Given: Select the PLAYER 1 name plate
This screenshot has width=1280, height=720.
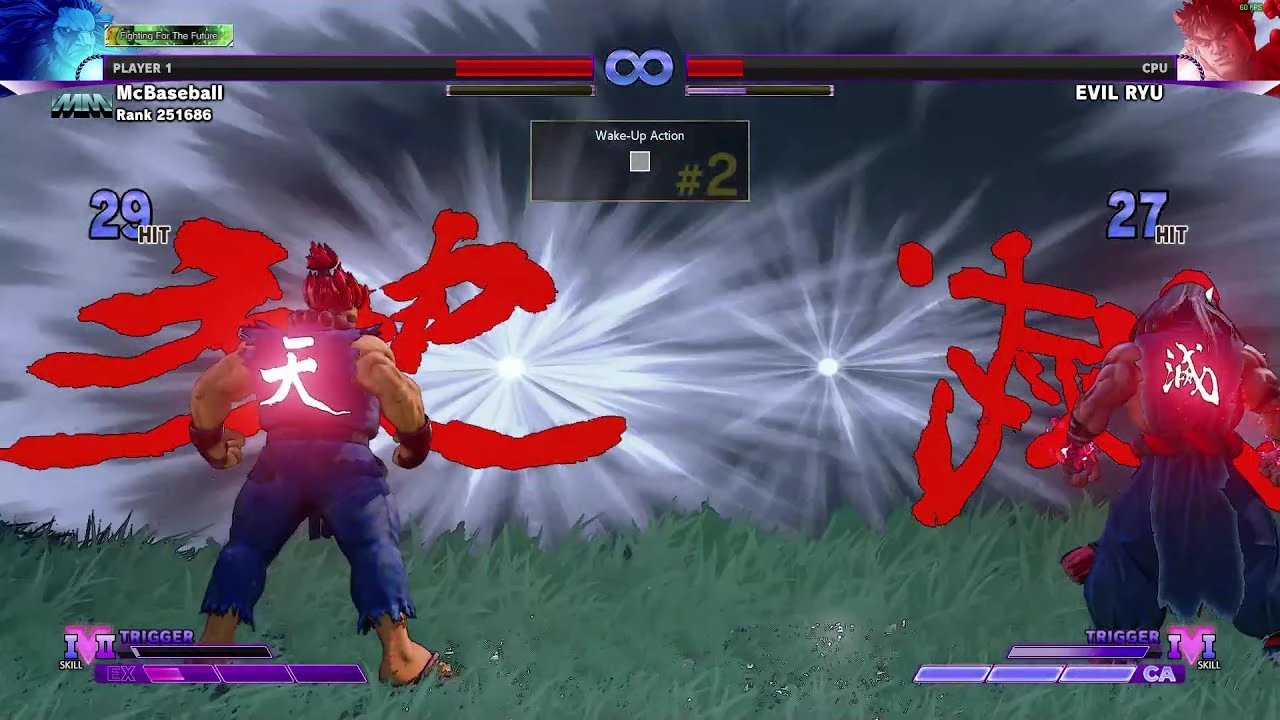Looking at the screenshot, I should tap(142, 67).
